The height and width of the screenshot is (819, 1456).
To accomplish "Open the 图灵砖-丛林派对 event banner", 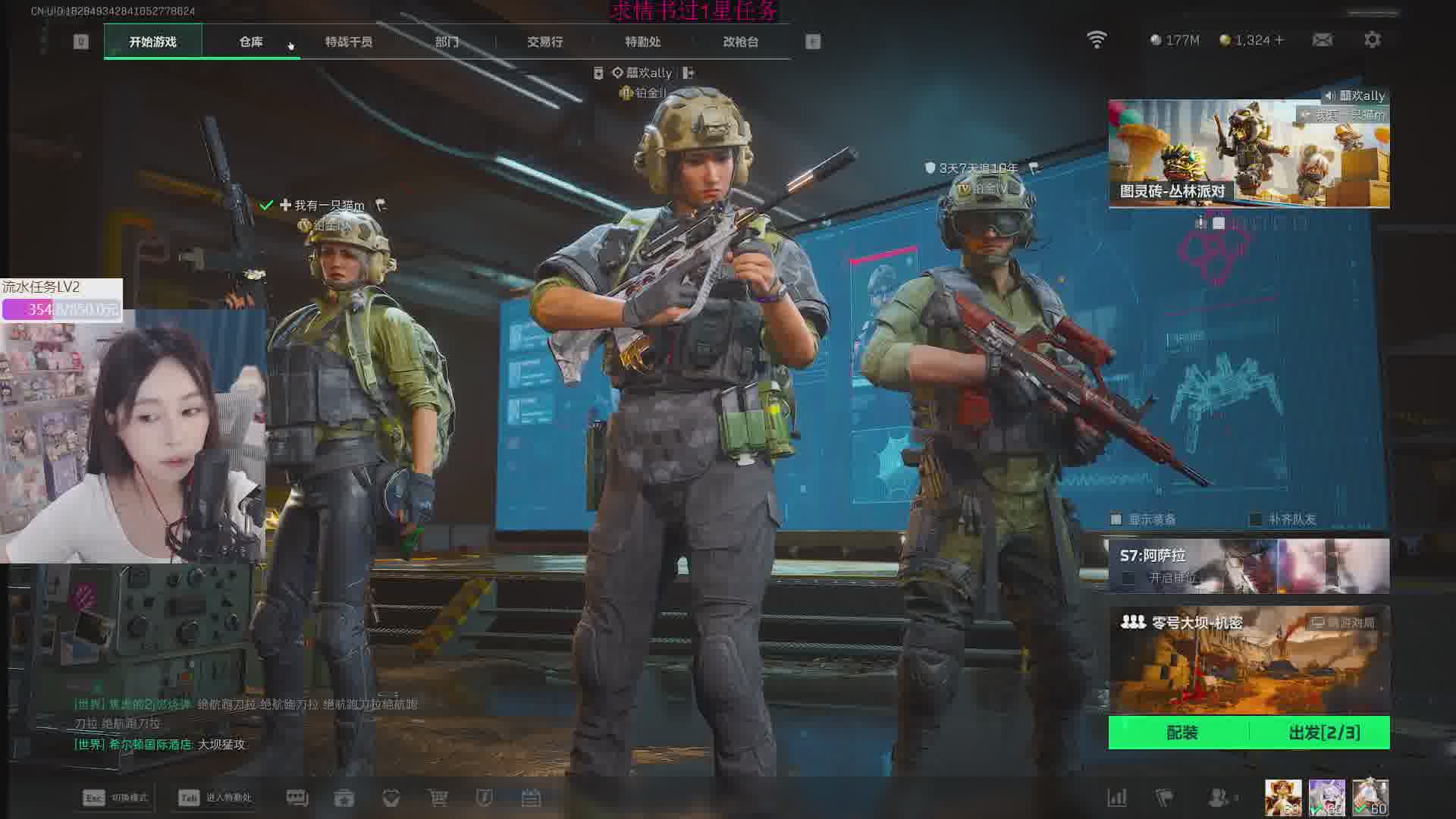I will [x=1248, y=154].
